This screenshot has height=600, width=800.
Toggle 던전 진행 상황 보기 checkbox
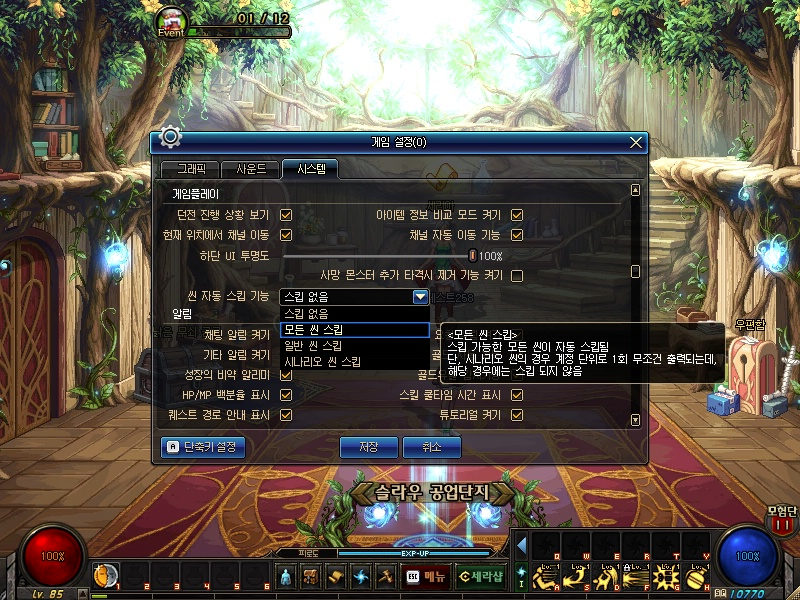(x=286, y=215)
